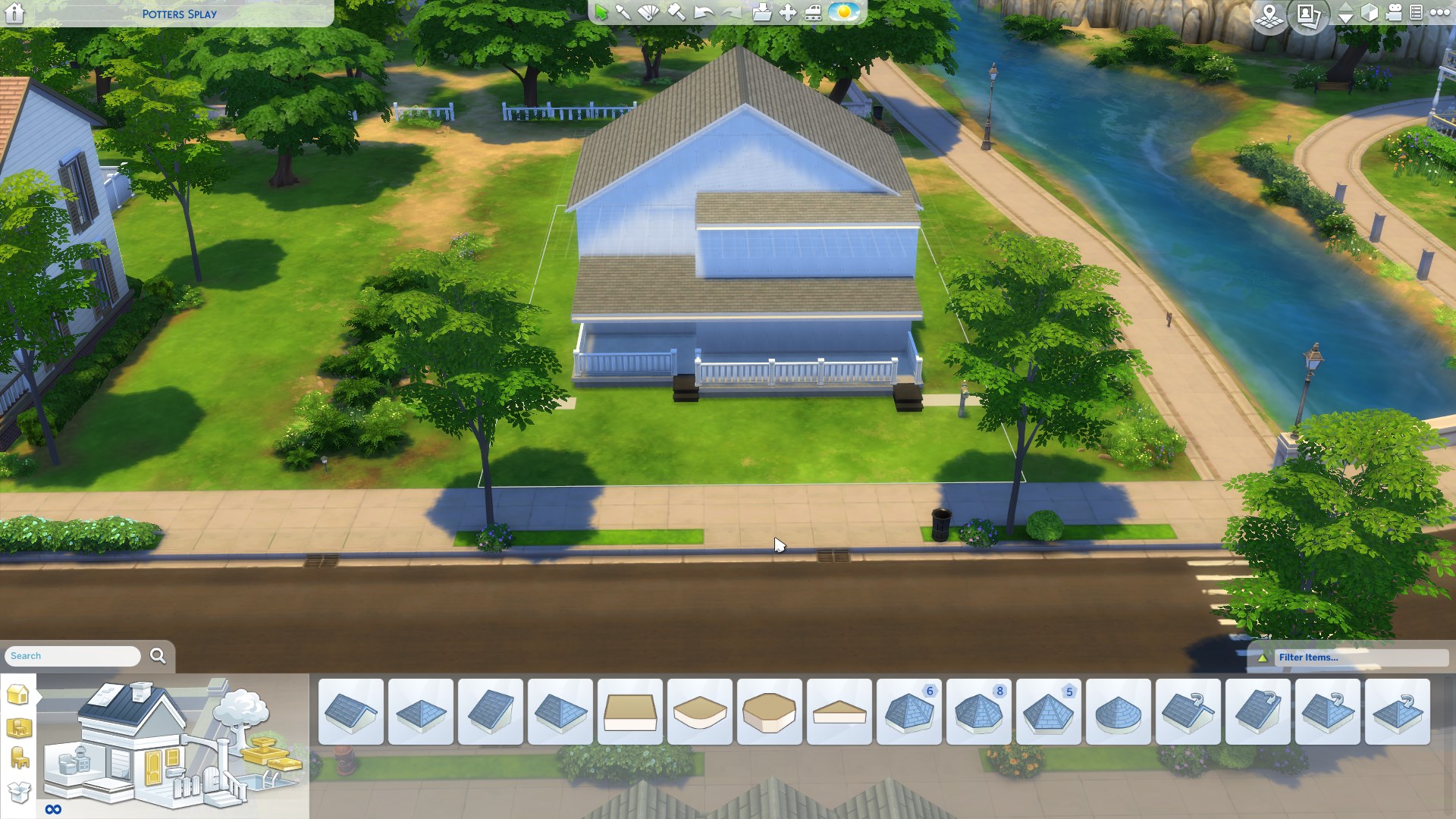Open the lot info map pin icon

[x=1269, y=14]
